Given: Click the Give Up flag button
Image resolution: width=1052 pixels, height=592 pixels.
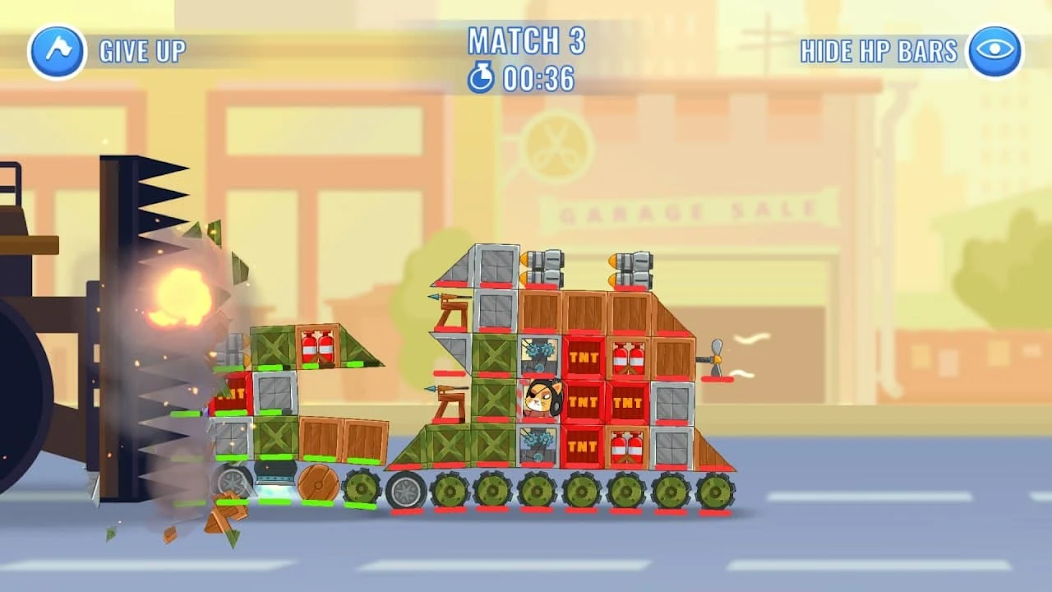Looking at the screenshot, I should pyautogui.click(x=57, y=51).
